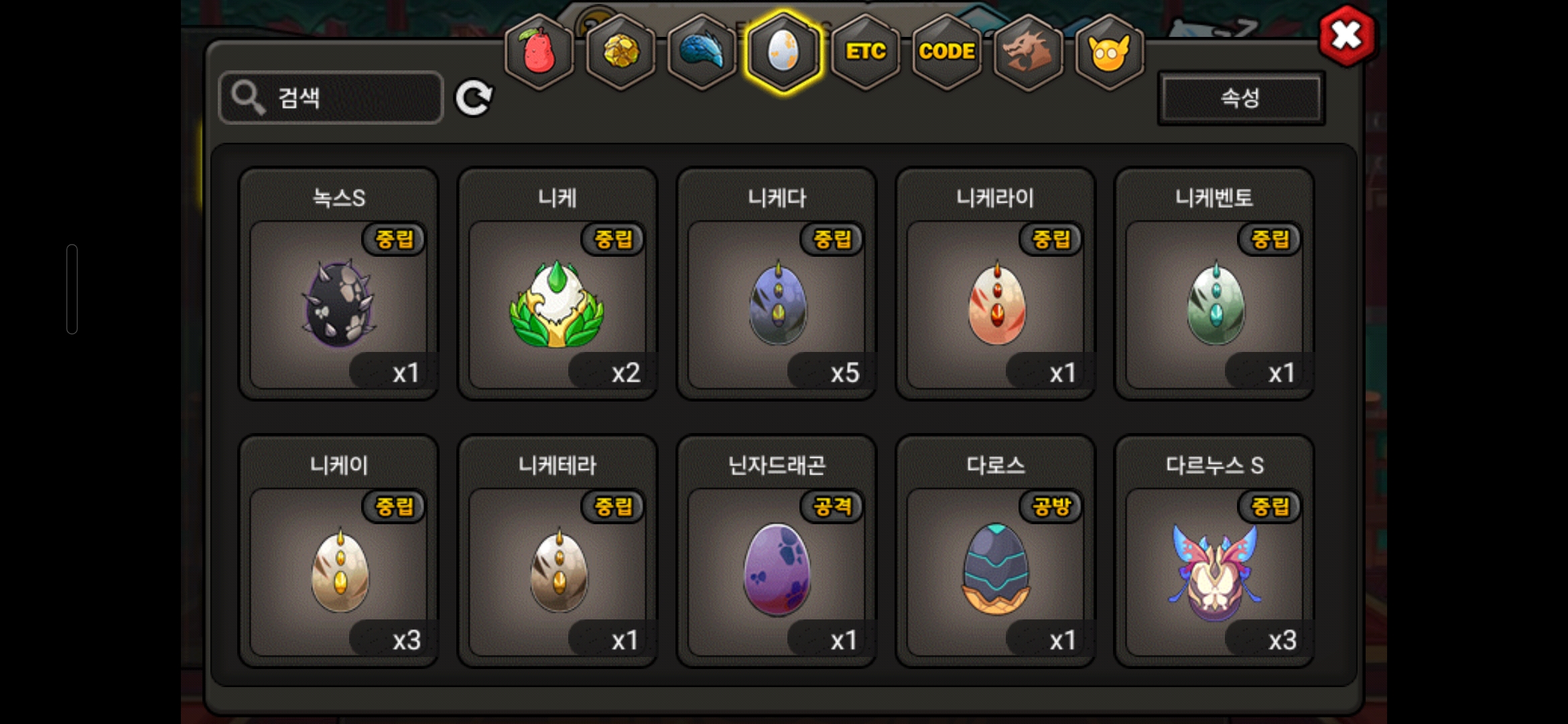
Task: Switch to the CODE tab
Action: (x=947, y=52)
